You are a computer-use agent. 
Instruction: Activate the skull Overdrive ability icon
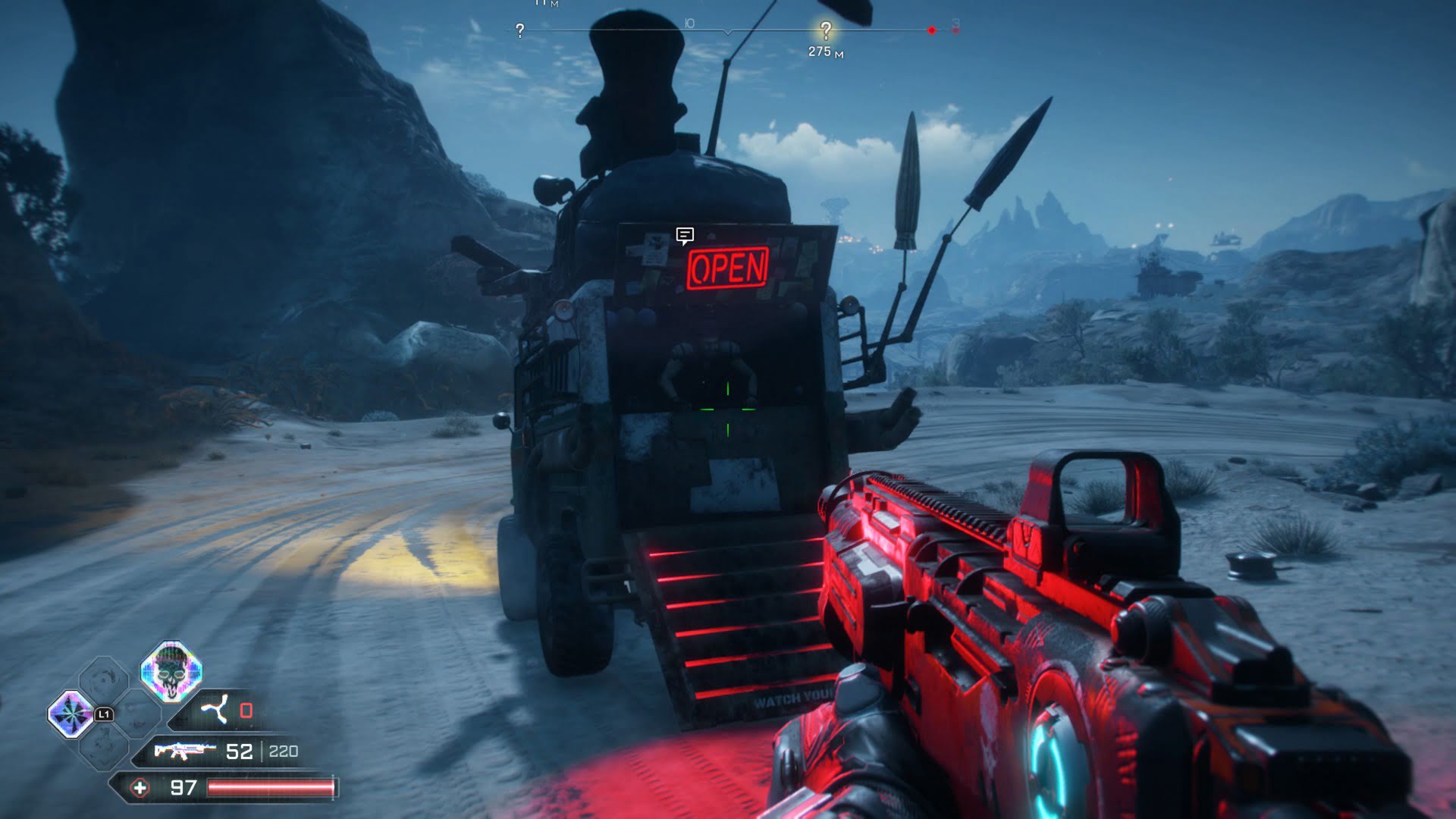point(171,672)
